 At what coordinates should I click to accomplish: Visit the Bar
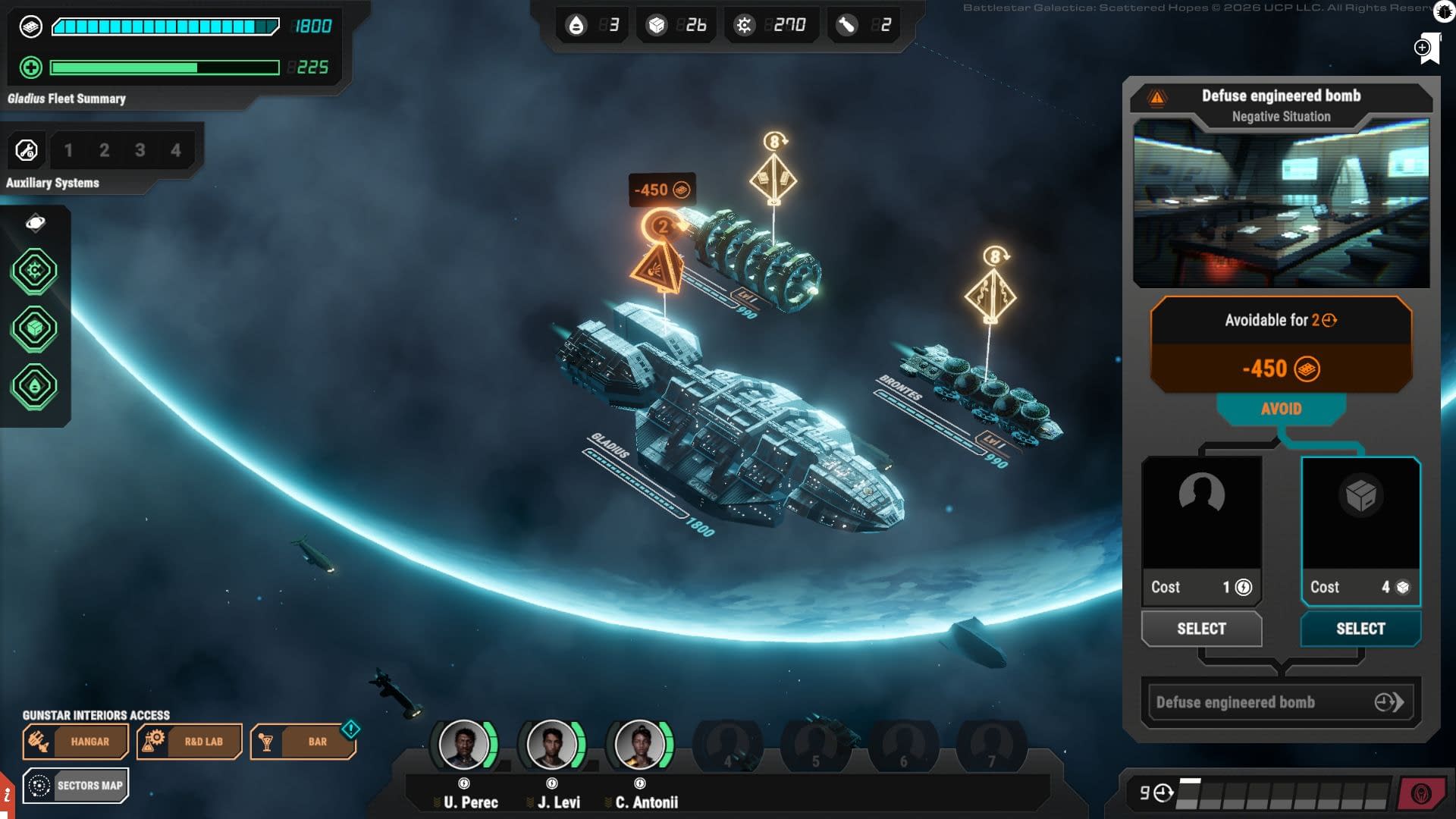303,742
